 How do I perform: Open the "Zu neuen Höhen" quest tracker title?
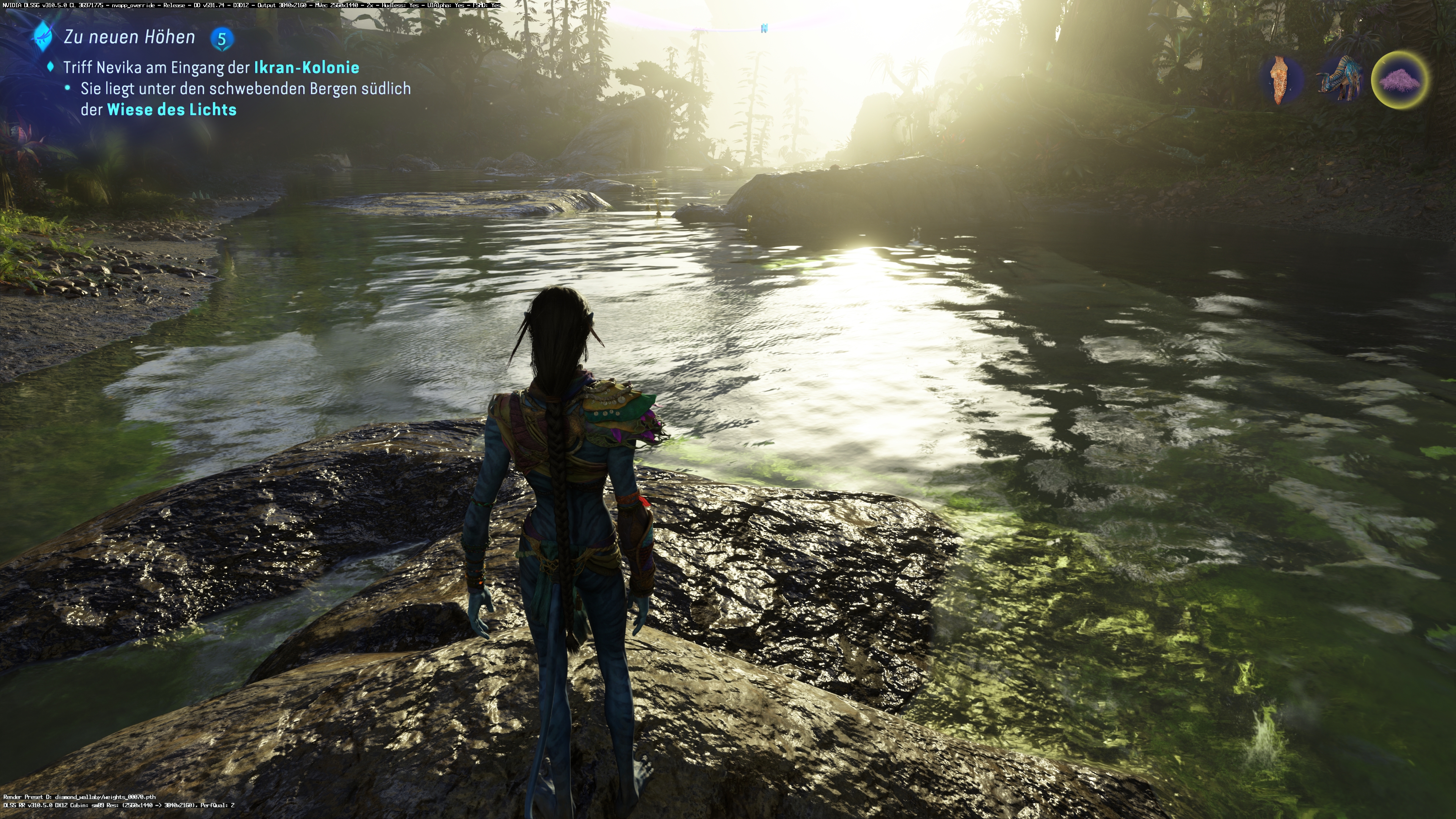pos(129,37)
